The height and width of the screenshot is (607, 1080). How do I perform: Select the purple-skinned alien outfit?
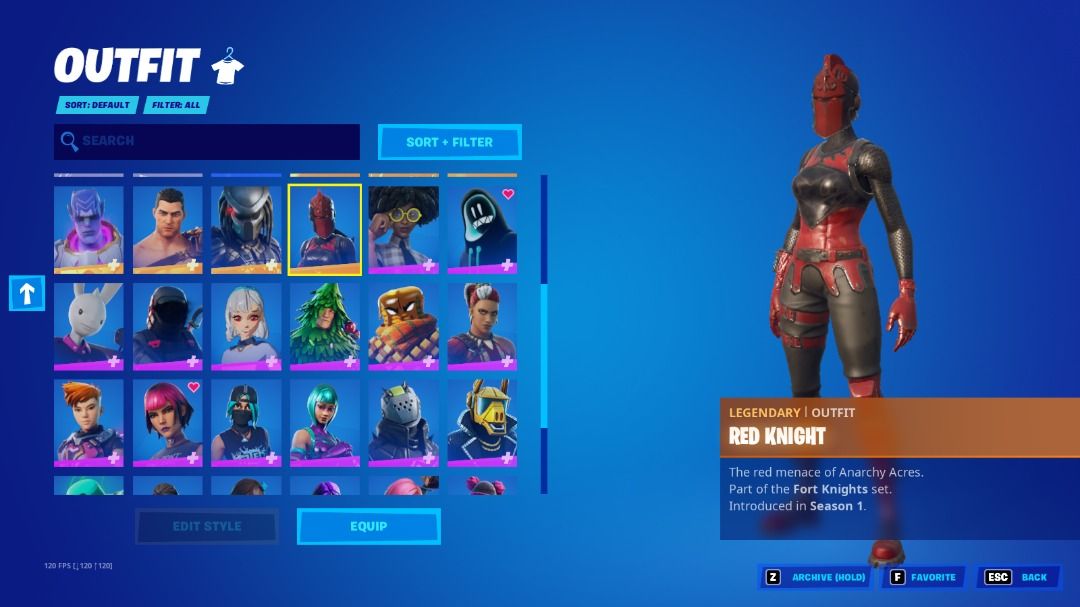point(89,229)
